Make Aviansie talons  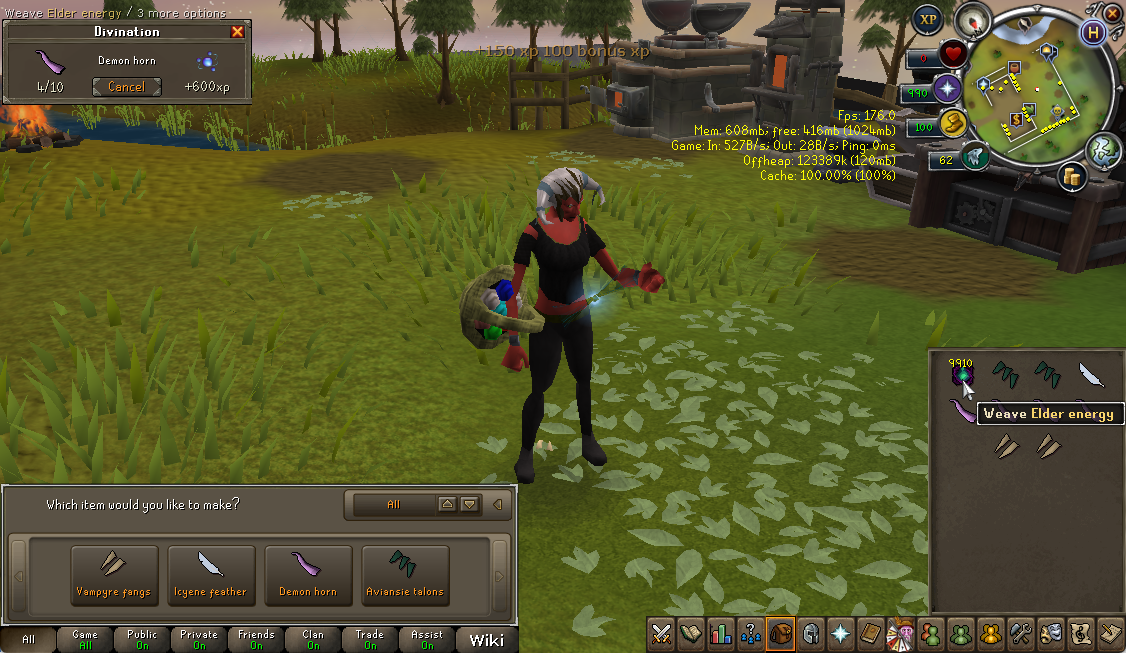405,576
